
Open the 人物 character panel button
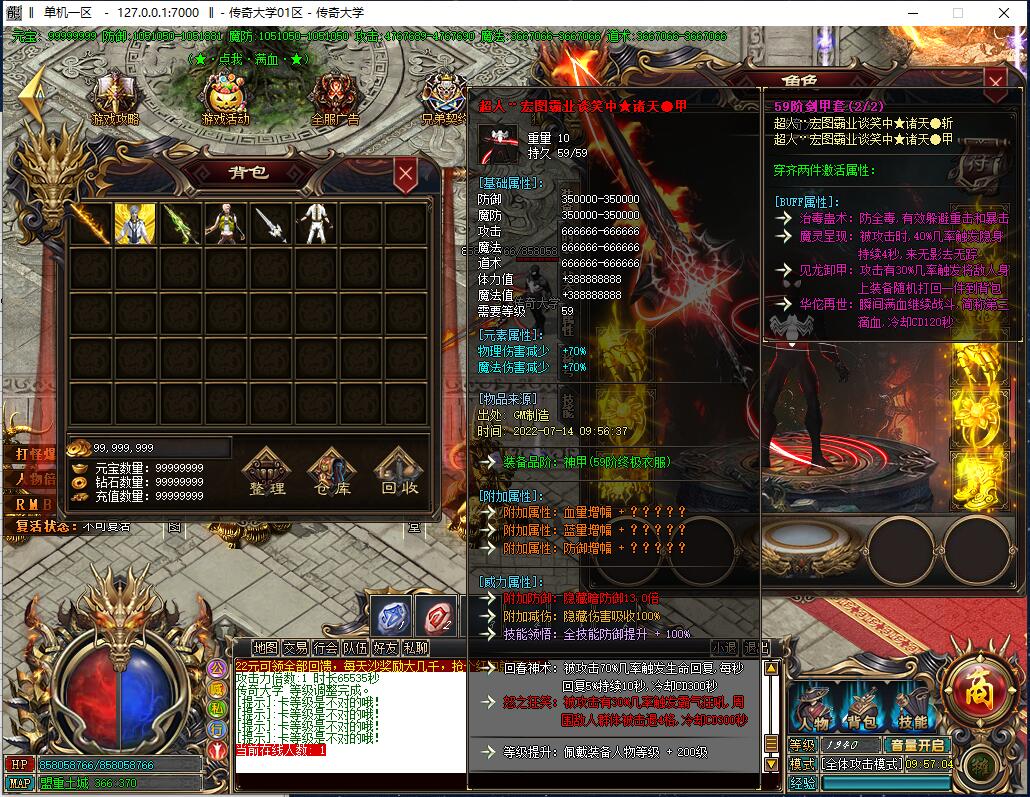[814, 709]
